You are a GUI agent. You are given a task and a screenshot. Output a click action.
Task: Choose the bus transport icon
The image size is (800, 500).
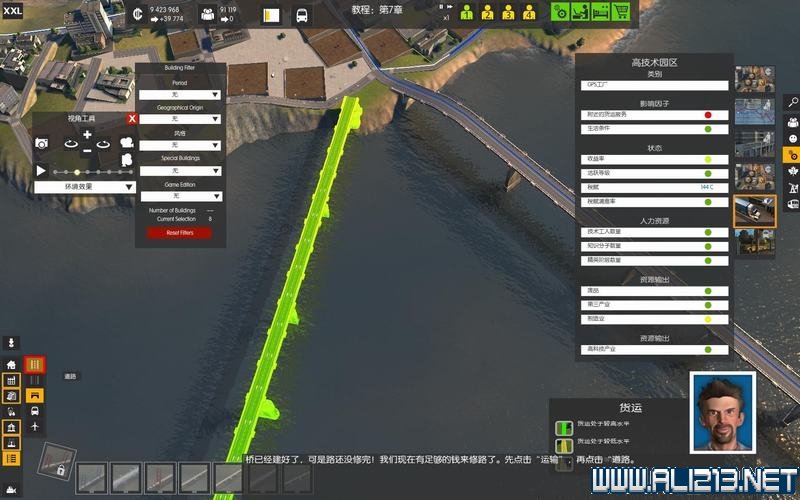[x=35, y=411]
